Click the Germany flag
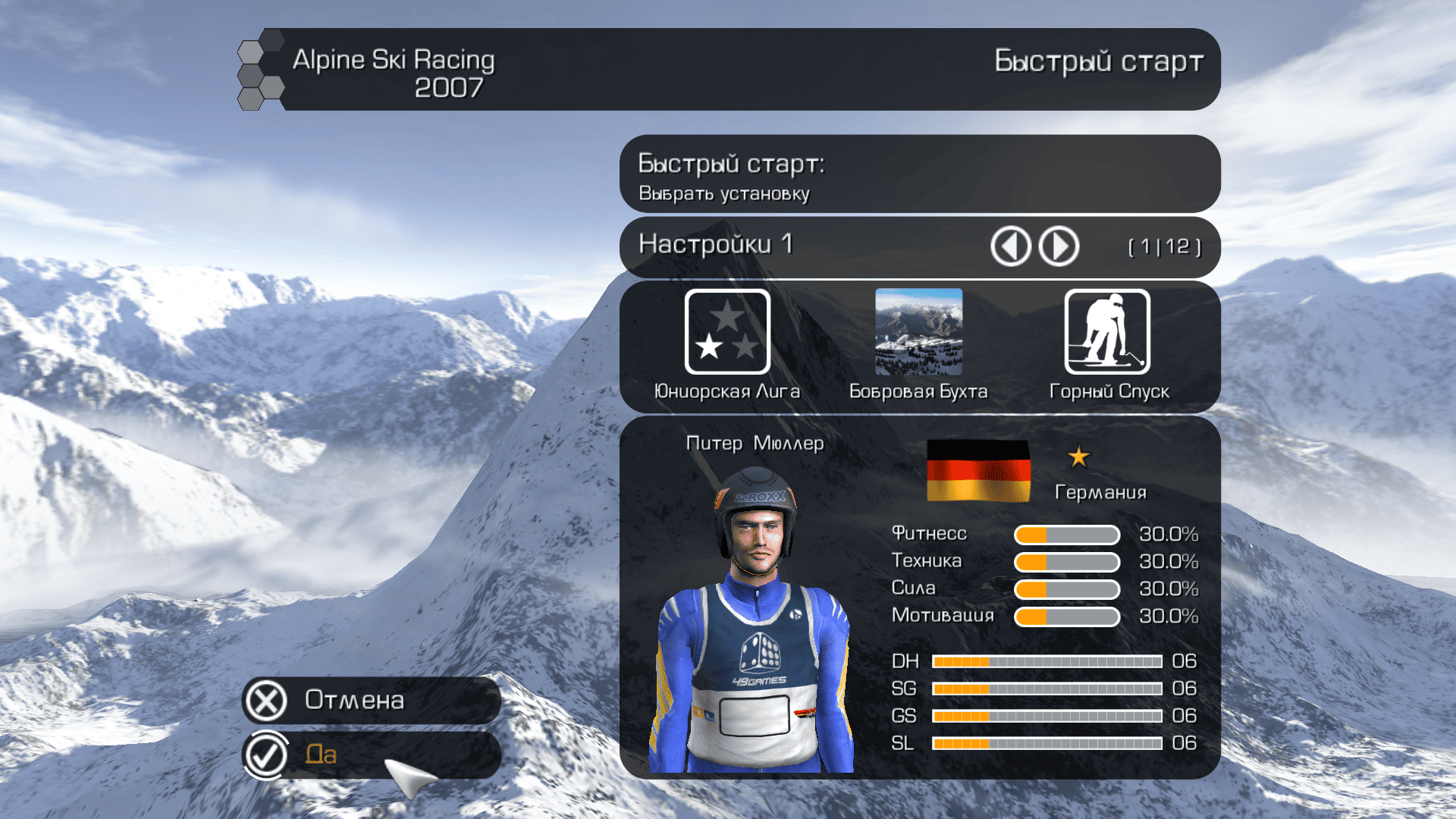 click(x=978, y=470)
